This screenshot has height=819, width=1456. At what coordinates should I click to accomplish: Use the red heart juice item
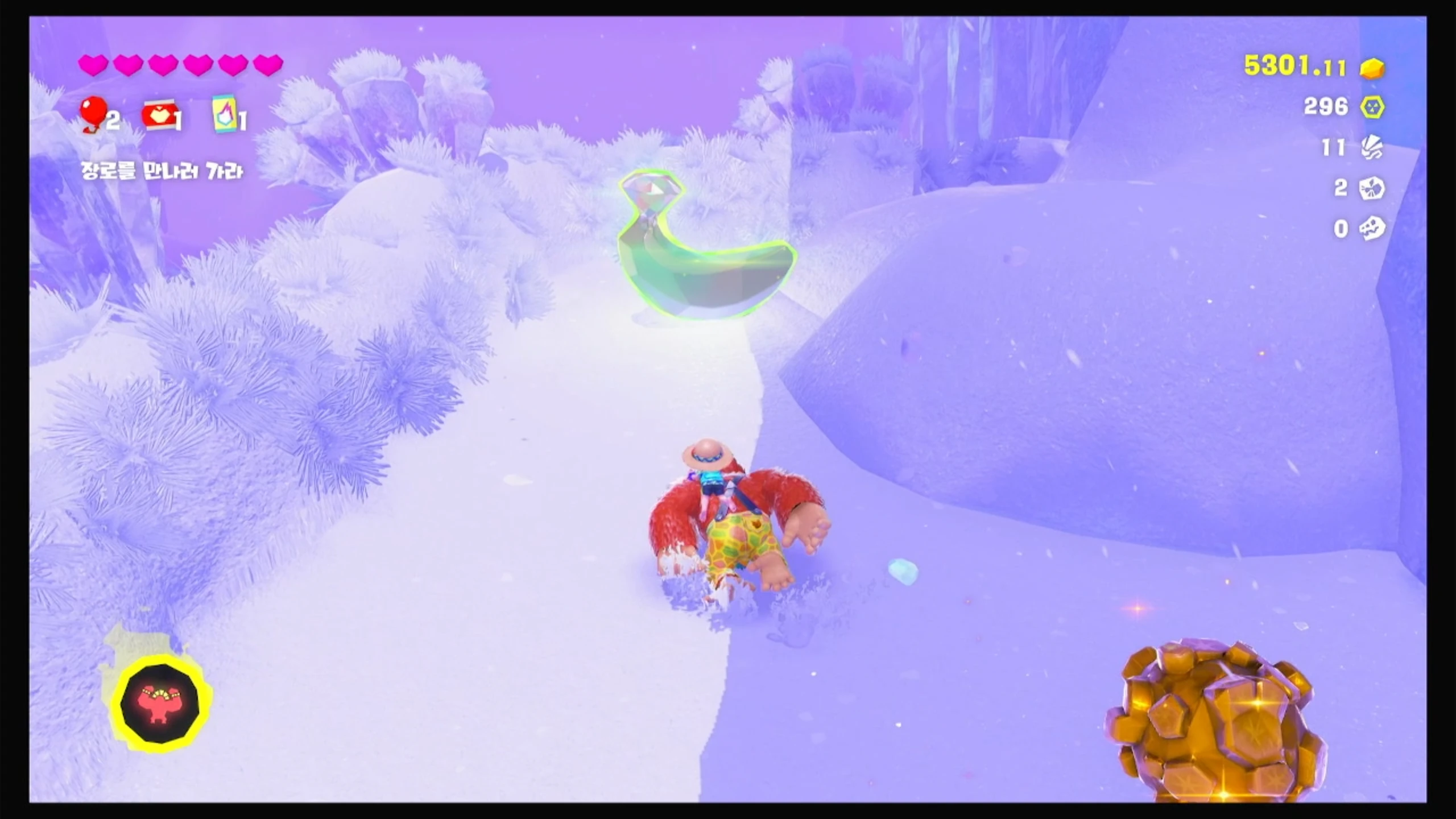[160, 117]
